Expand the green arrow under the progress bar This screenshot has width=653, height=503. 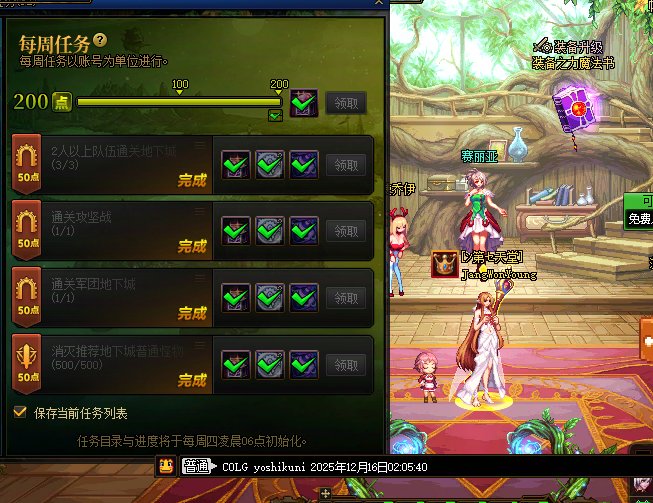point(275,116)
